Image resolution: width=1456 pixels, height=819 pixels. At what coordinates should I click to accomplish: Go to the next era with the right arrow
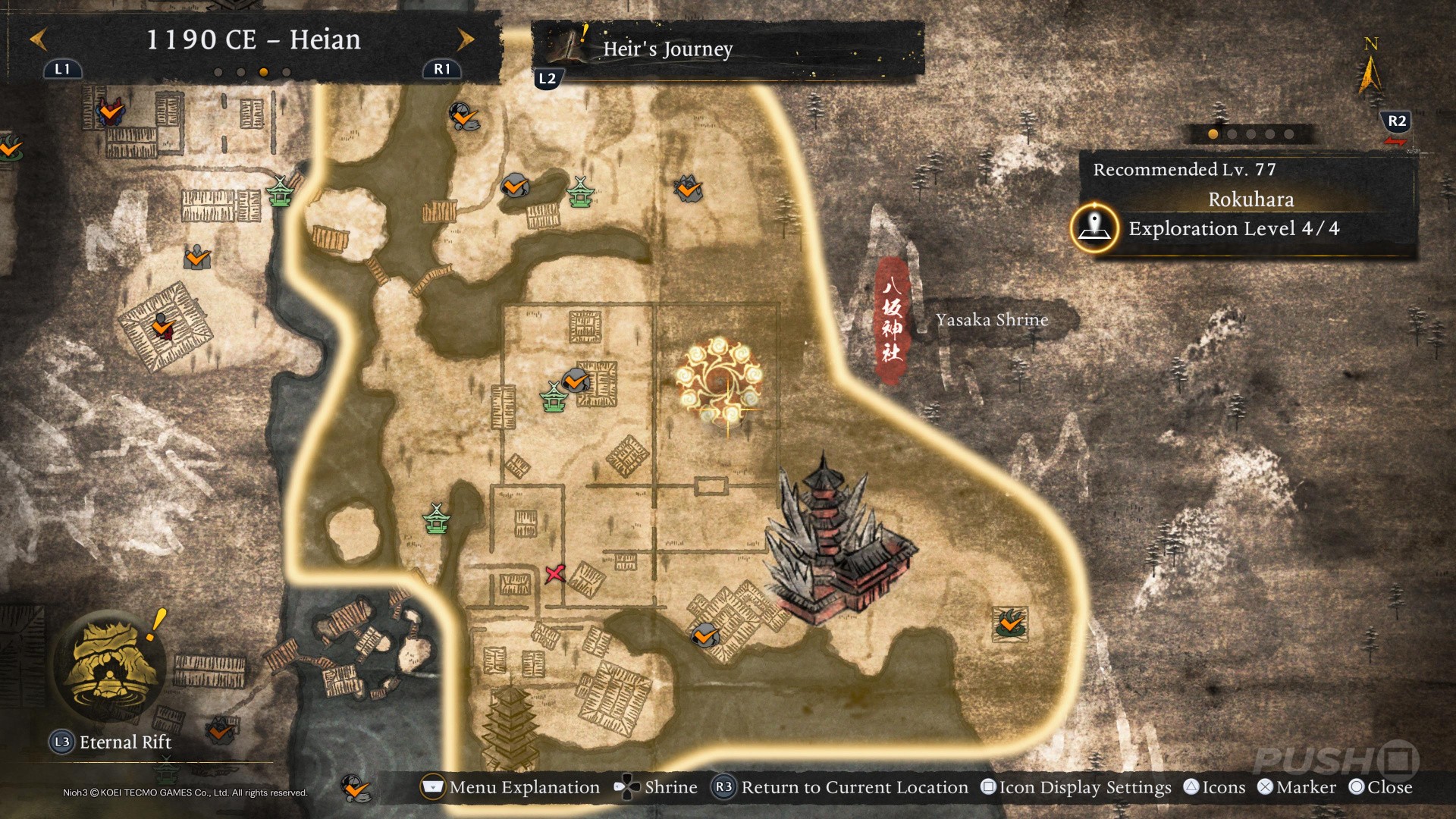[x=466, y=39]
